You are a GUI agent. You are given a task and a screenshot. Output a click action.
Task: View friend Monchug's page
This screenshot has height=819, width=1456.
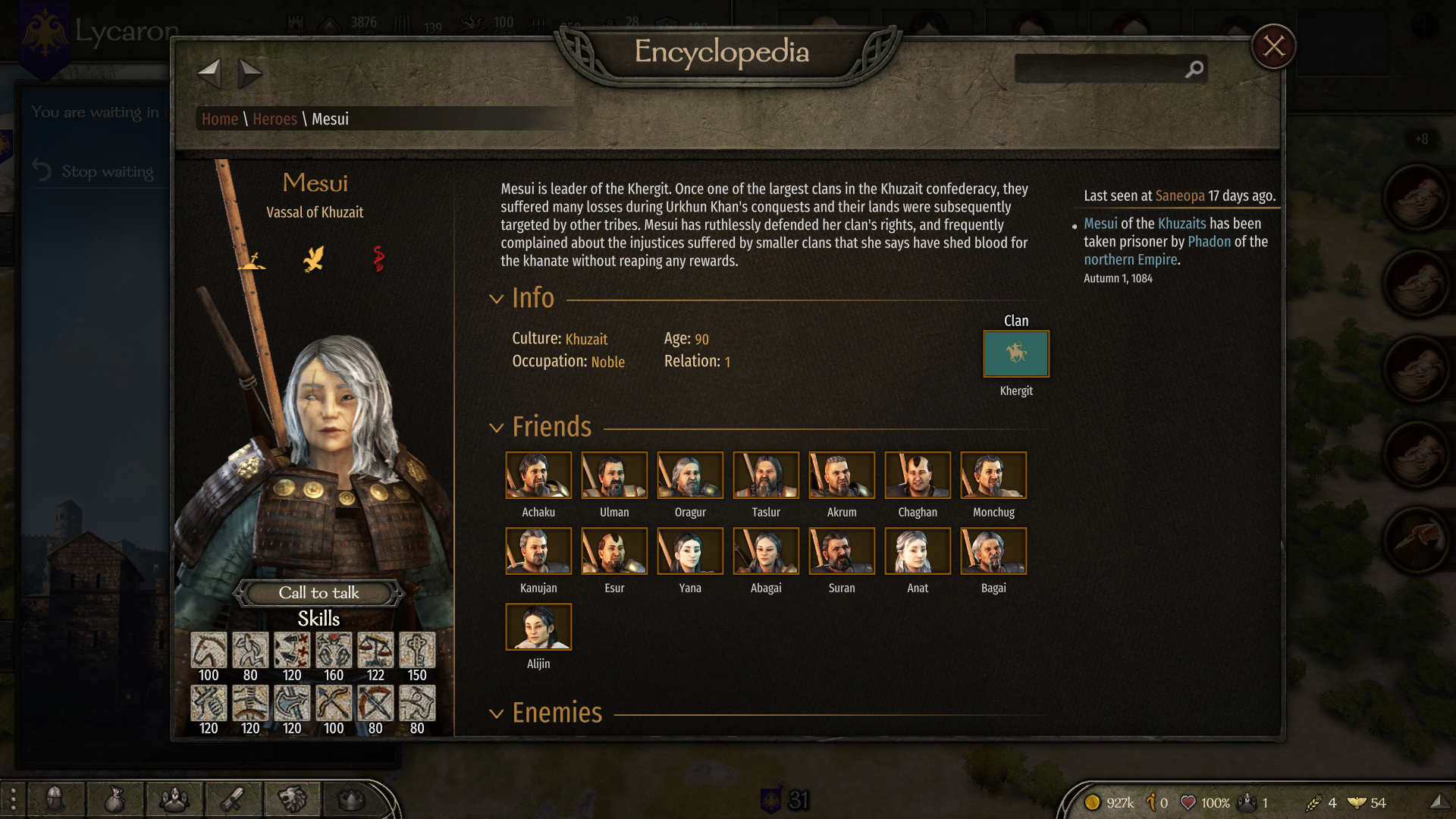(993, 475)
